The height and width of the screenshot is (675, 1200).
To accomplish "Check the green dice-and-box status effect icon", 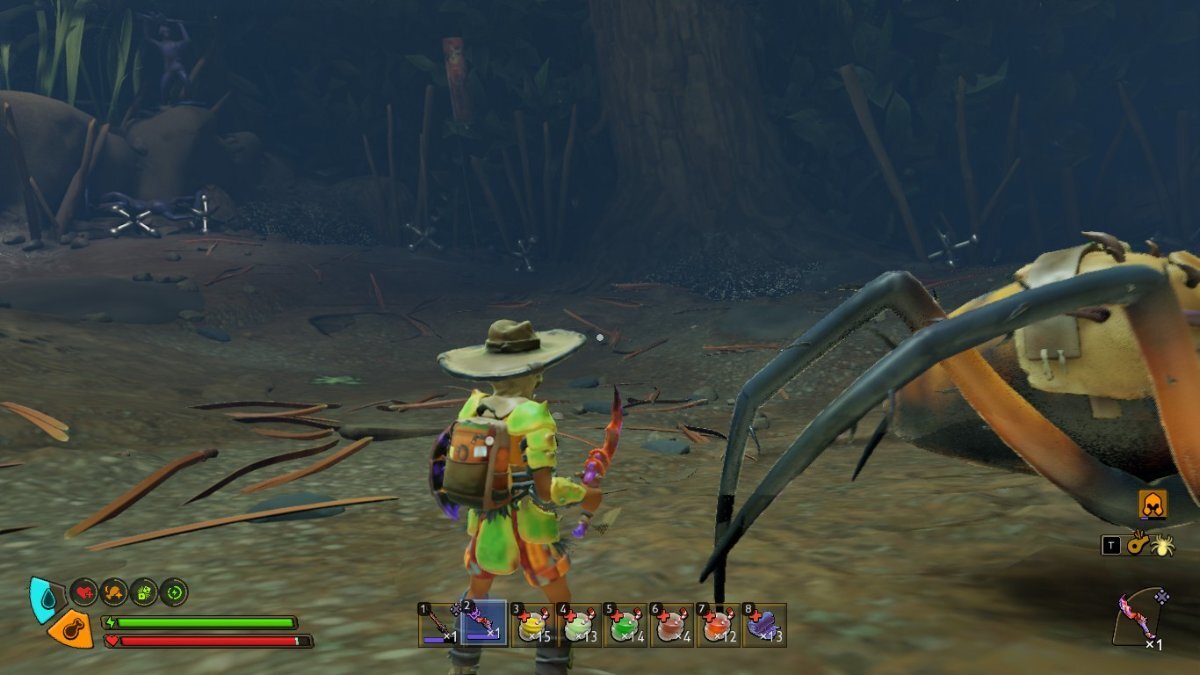I will [144, 592].
